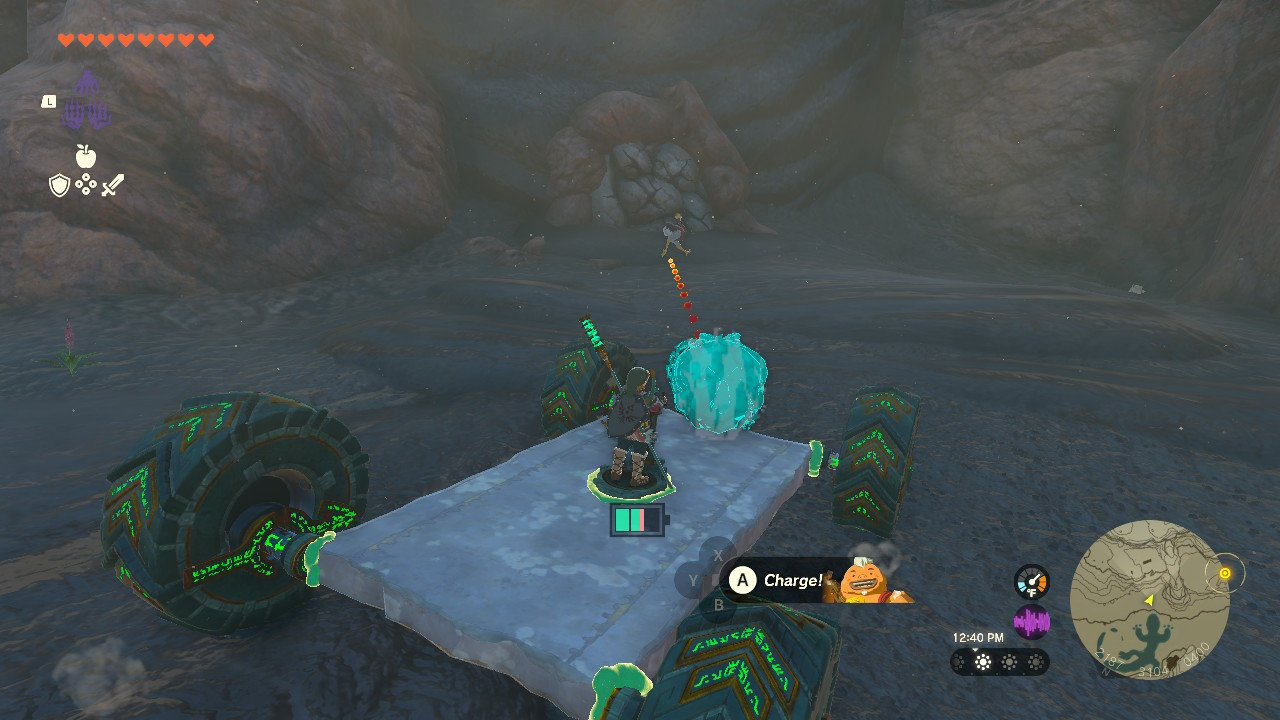The width and height of the screenshot is (1280, 720).
Task: Expand the Y button action wheel slot
Action: [693, 577]
